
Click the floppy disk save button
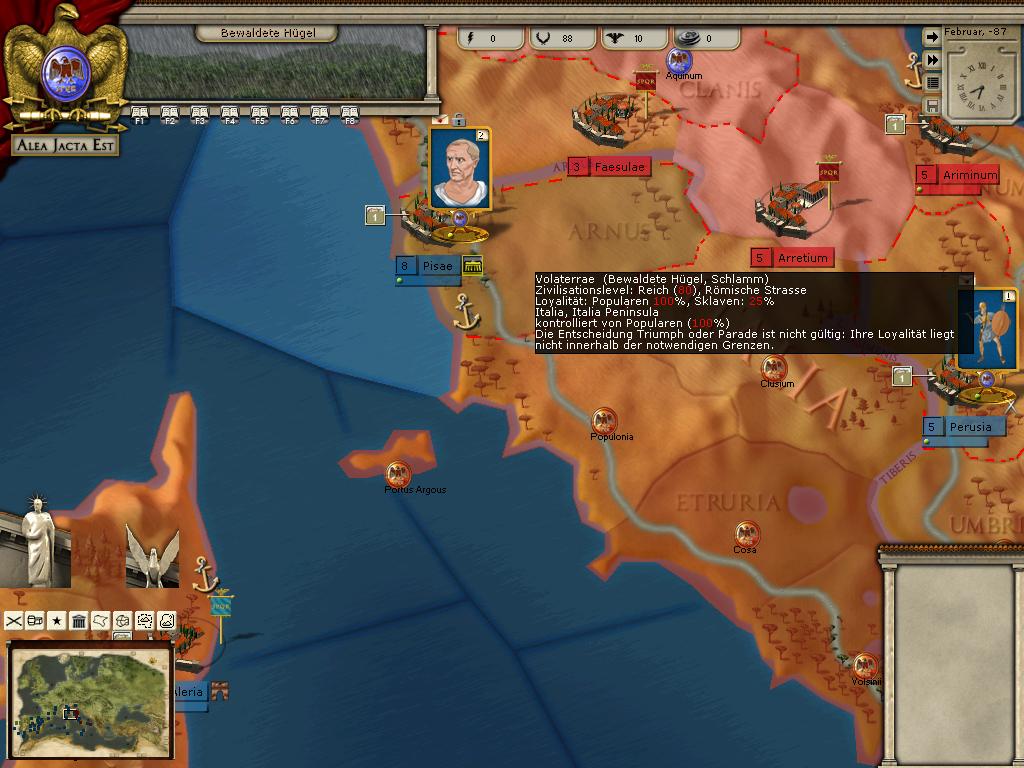pyautogui.click(x=932, y=106)
